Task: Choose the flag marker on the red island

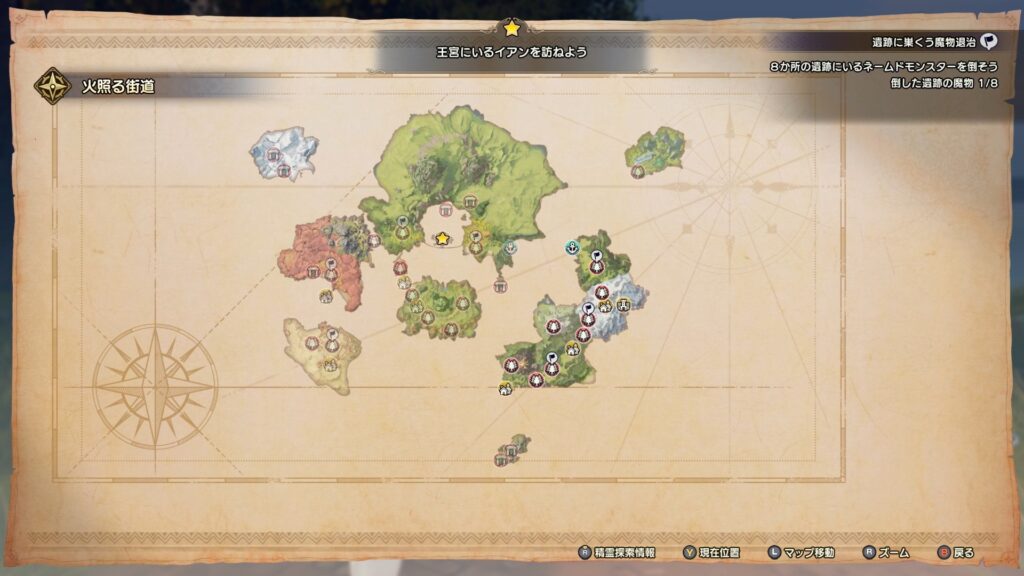Action: click(331, 264)
